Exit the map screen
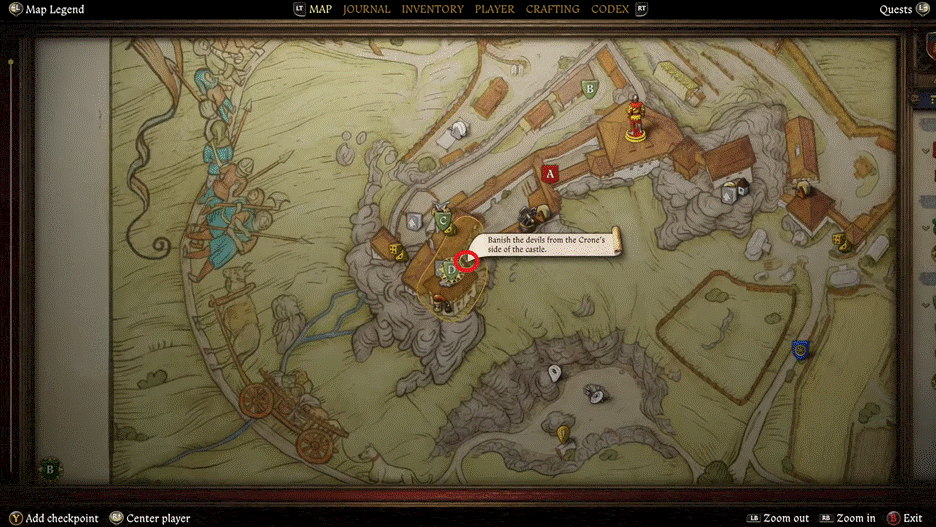This screenshot has height=527, width=936. [x=912, y=518]
